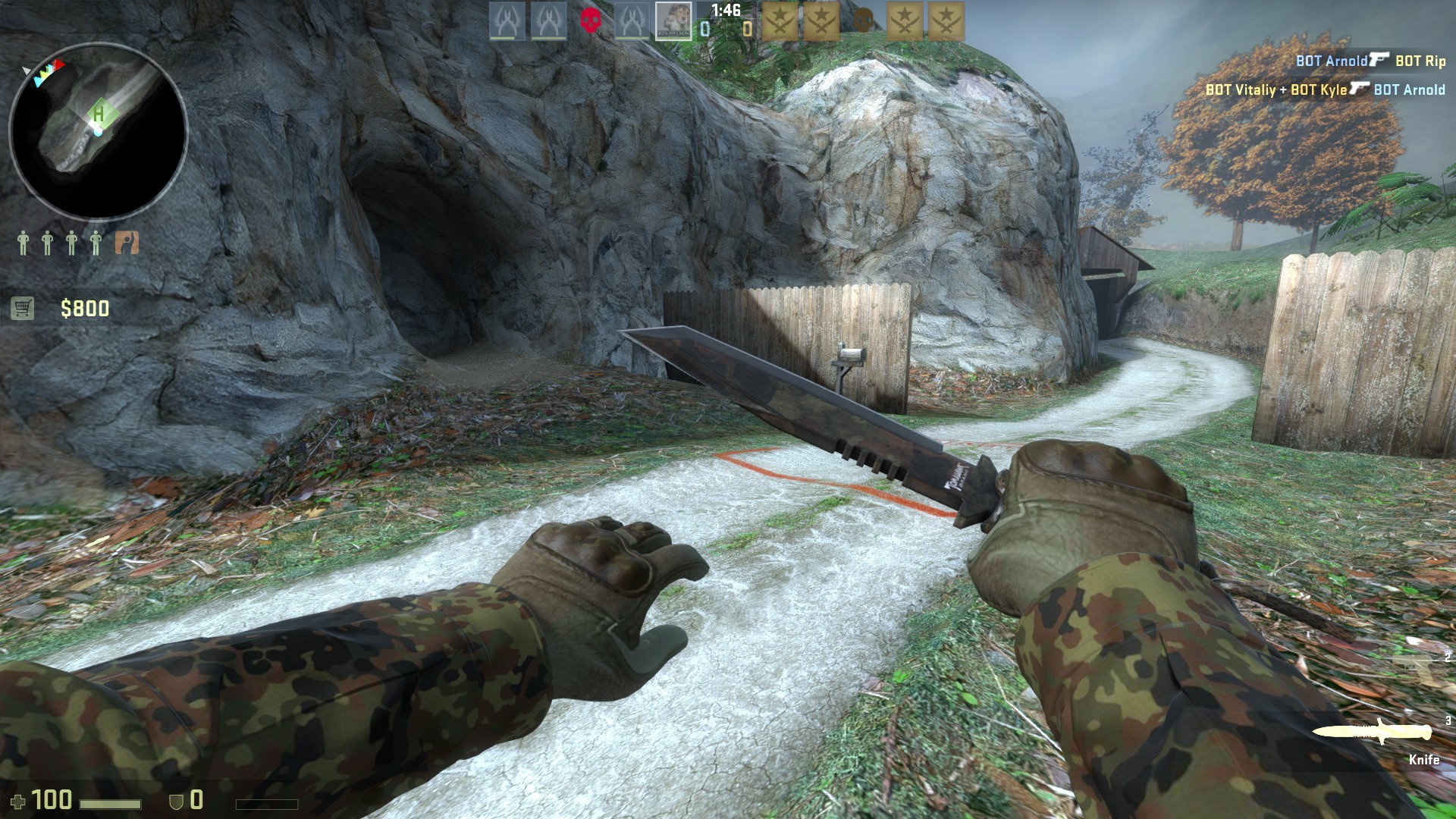This screenshot has height=819, width=1456.
Task: Click the red skull in the CT scoreboard
Action: [x=591, y=19]
